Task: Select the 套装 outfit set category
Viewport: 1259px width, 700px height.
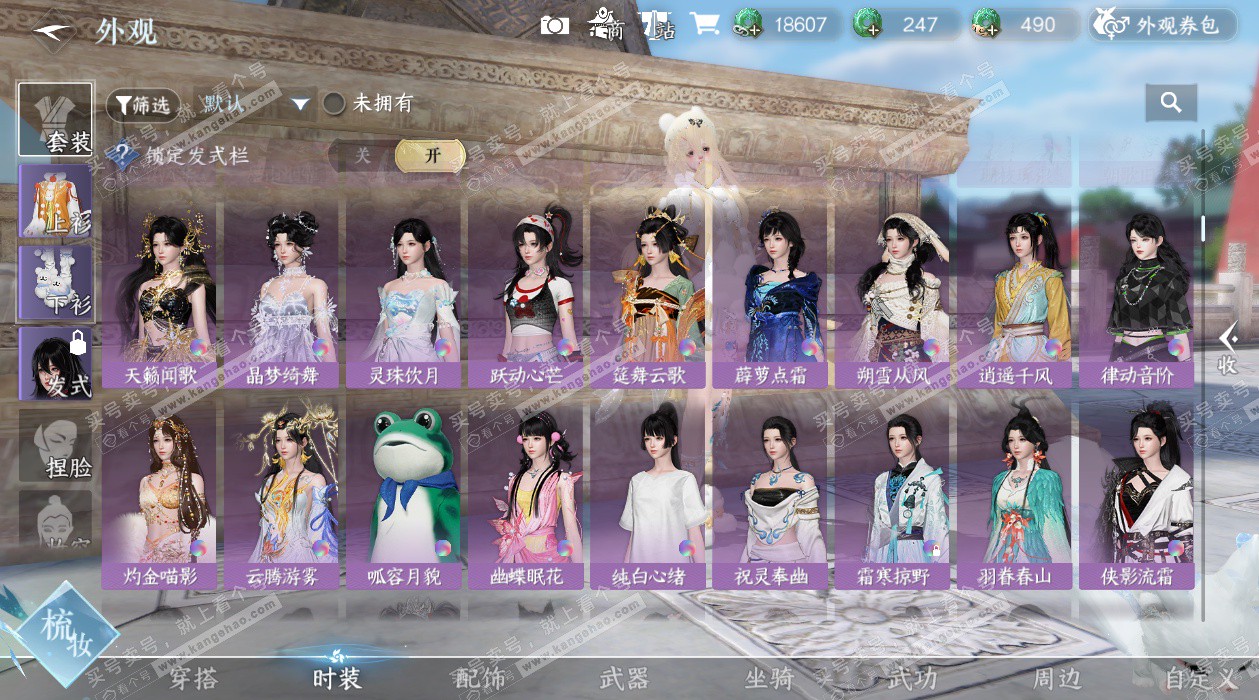Action: pos(56,121)
